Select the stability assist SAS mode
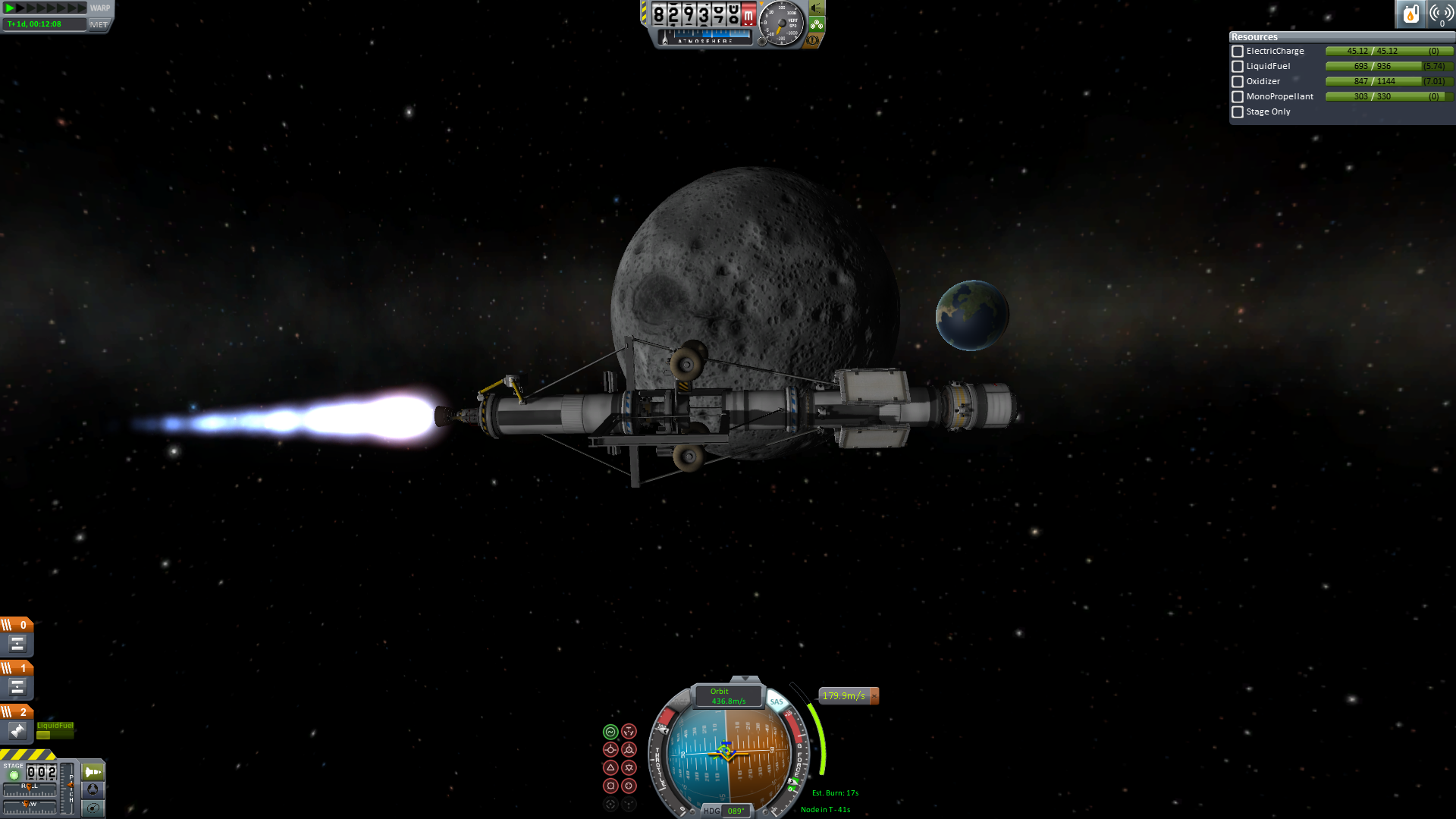Screen dimensions: 1456x819 click(x=610, y=732)
